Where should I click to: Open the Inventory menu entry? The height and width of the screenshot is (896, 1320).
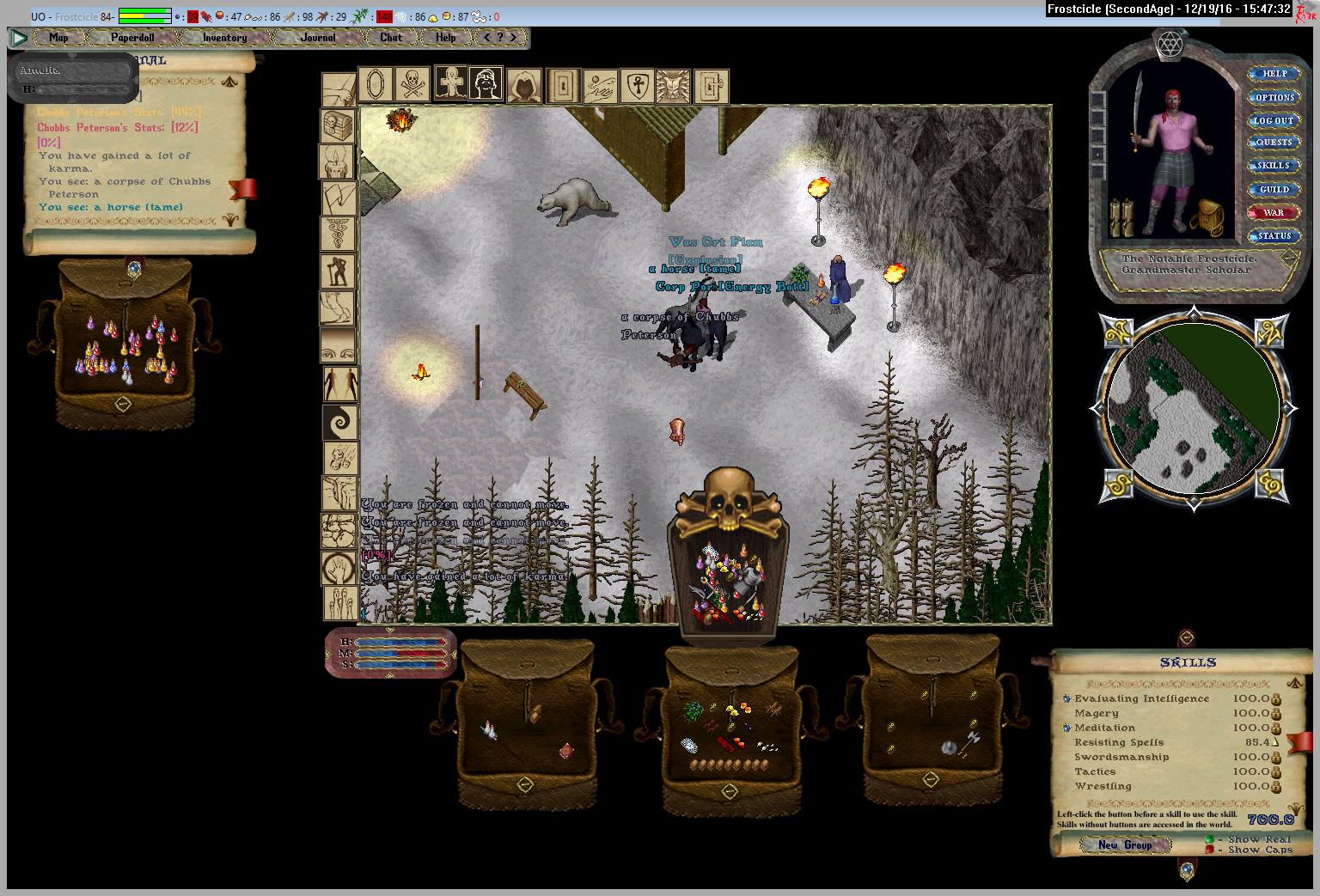tap(224, 38)
